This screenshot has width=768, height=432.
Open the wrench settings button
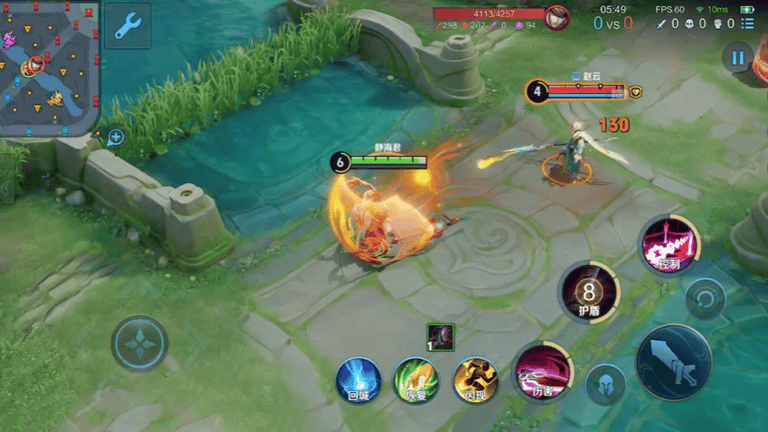point(127,27)
